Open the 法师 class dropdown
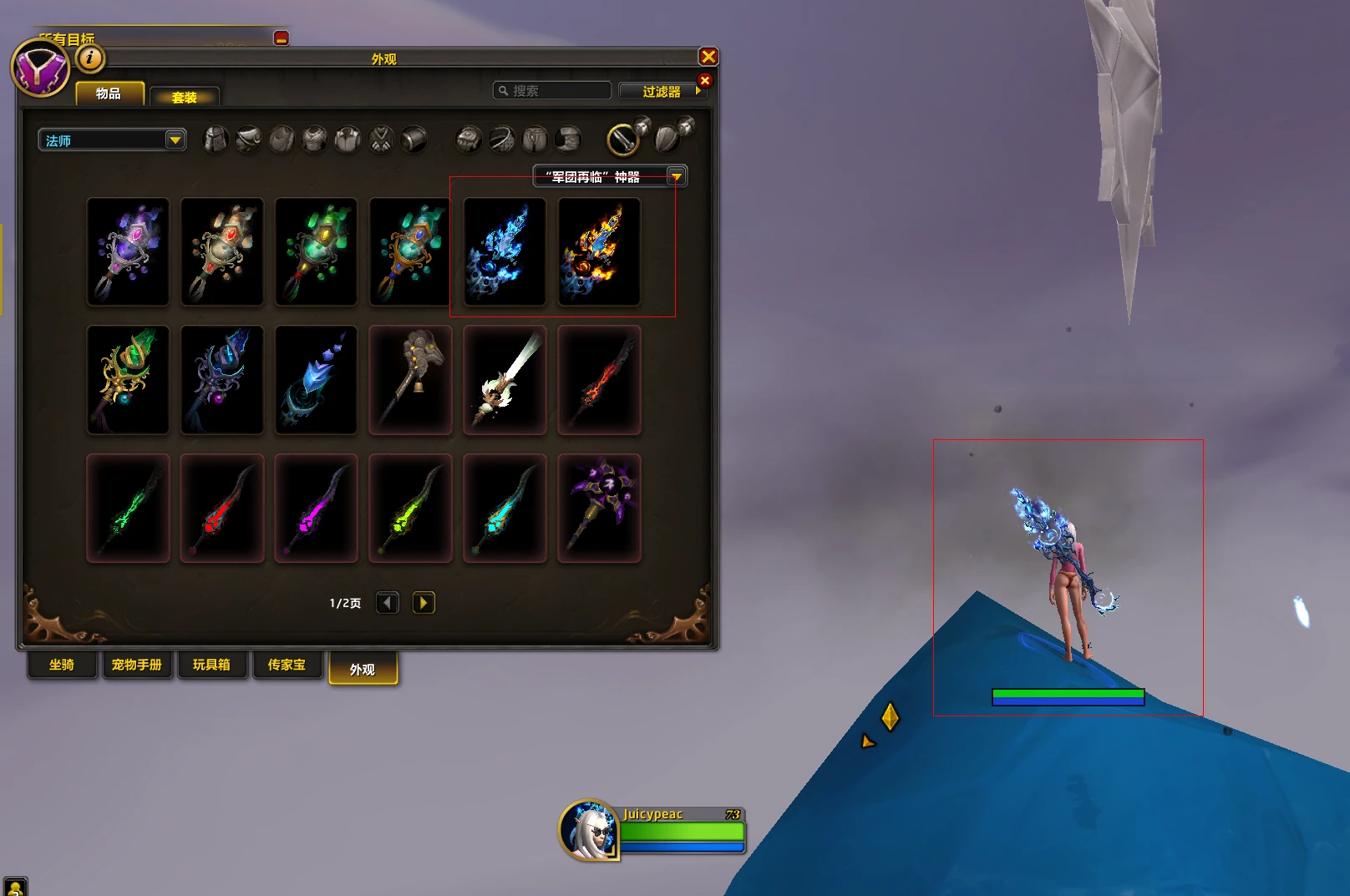This screenshot has width=1350, height=896. pyautogui.click(x=112, y=140)
